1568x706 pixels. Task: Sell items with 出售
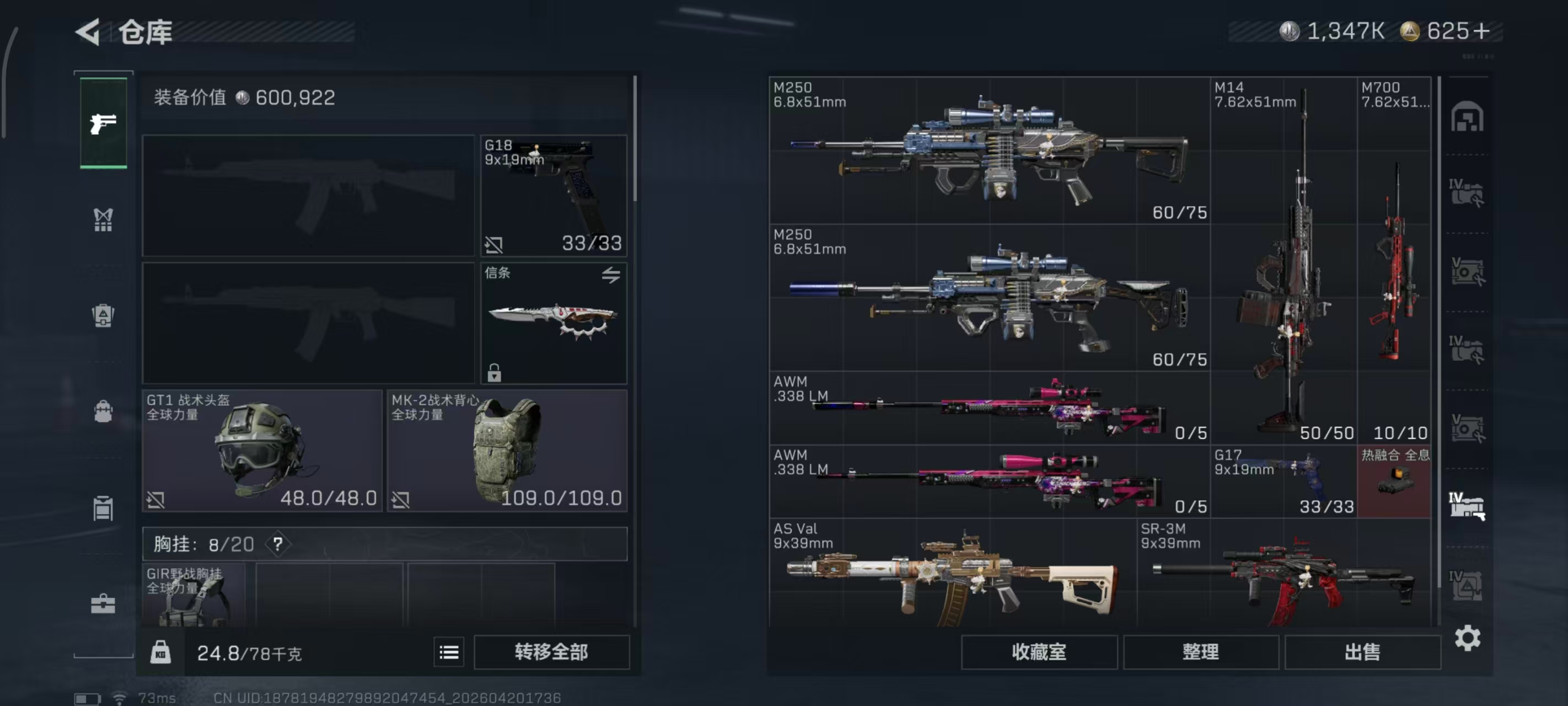[1362, 652]
